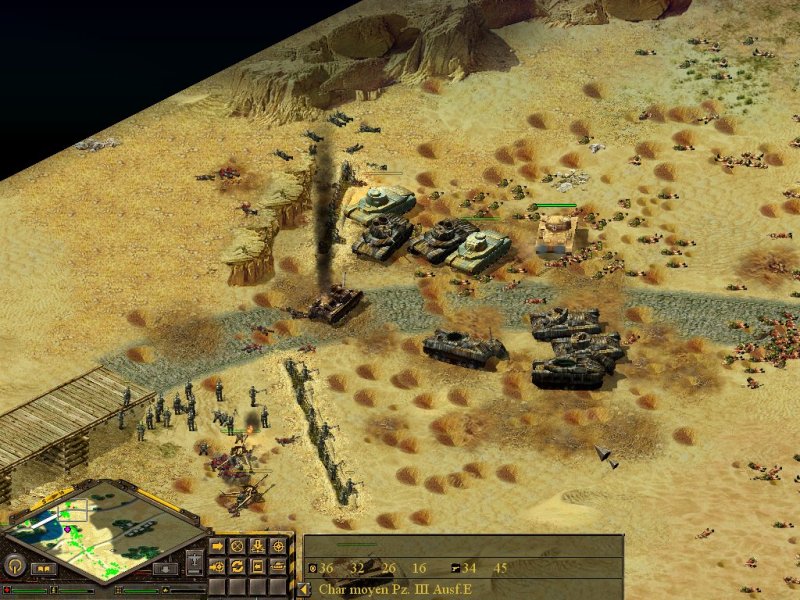This screenshot has height=600, width=800.
Task: Click the circular arrows rotate command
Action: [x=238, y=568]
